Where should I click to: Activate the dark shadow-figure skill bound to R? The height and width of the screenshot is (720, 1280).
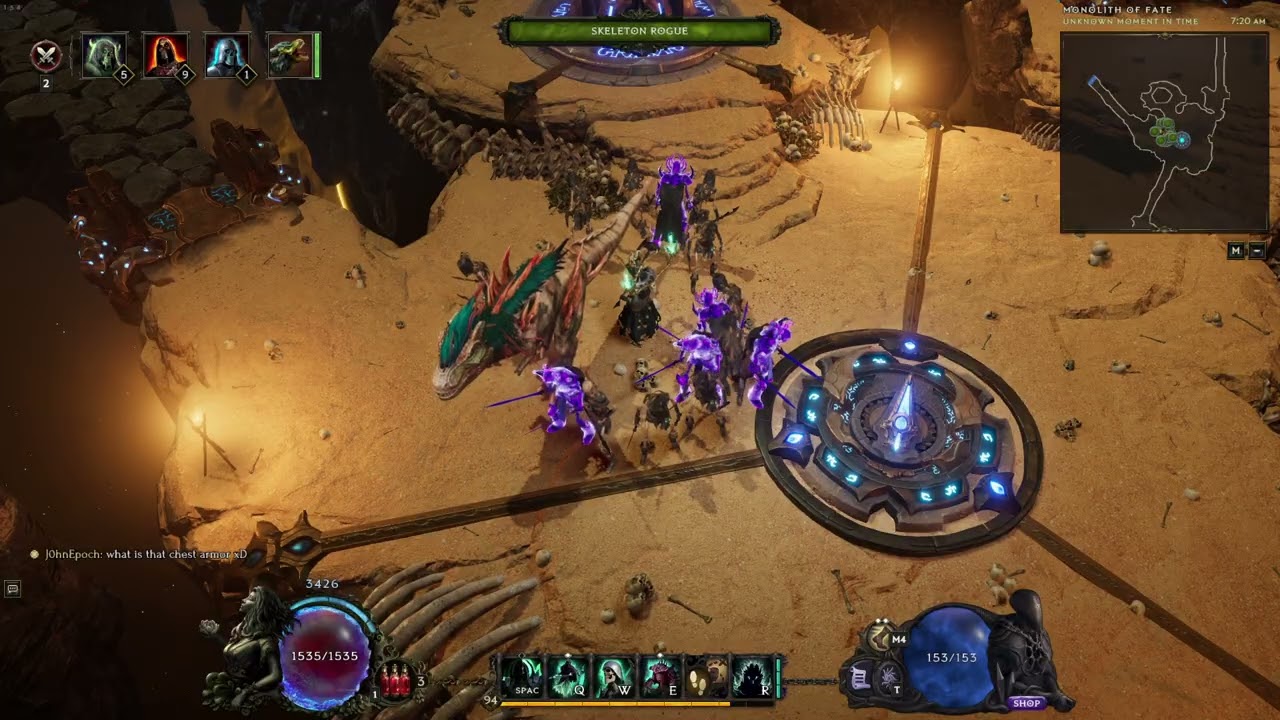(x=752, y=677)
